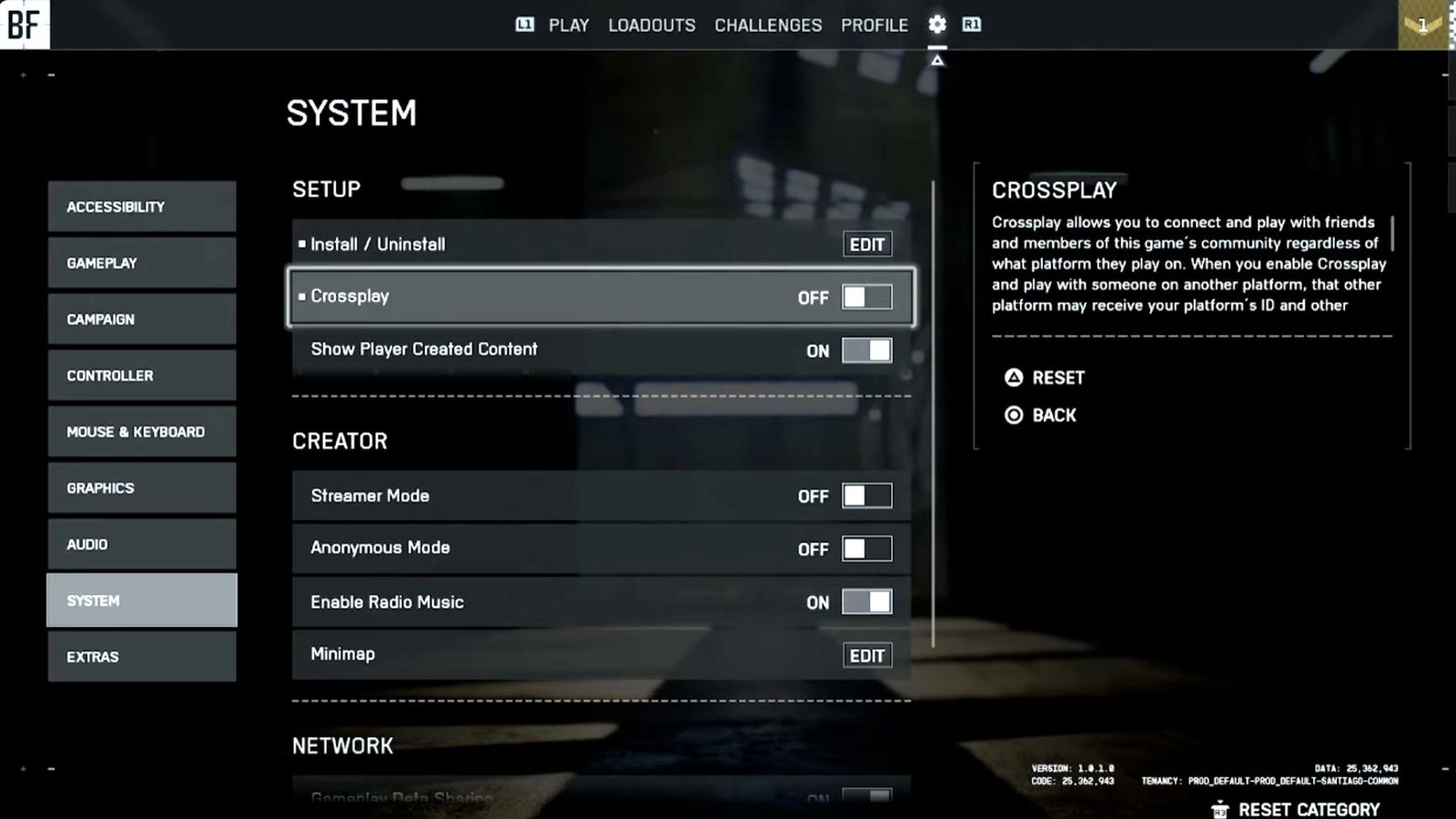Click the circle Back icon
The height and width of the screenshot is (819, 1456).
1014,415
